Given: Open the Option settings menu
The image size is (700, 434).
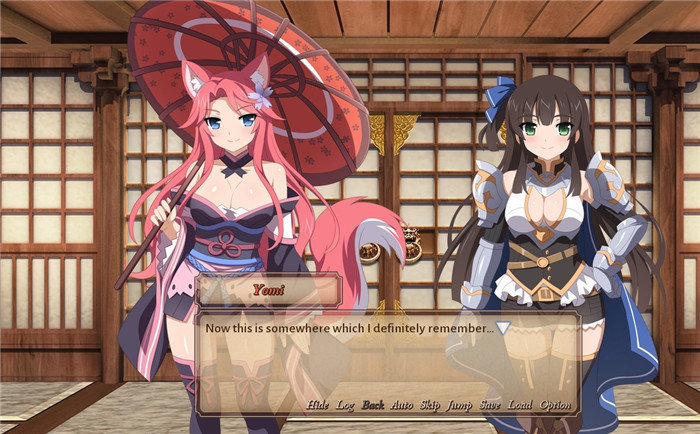Looking at the screenshot, I should pyautogui.click(x=555, y=405).
